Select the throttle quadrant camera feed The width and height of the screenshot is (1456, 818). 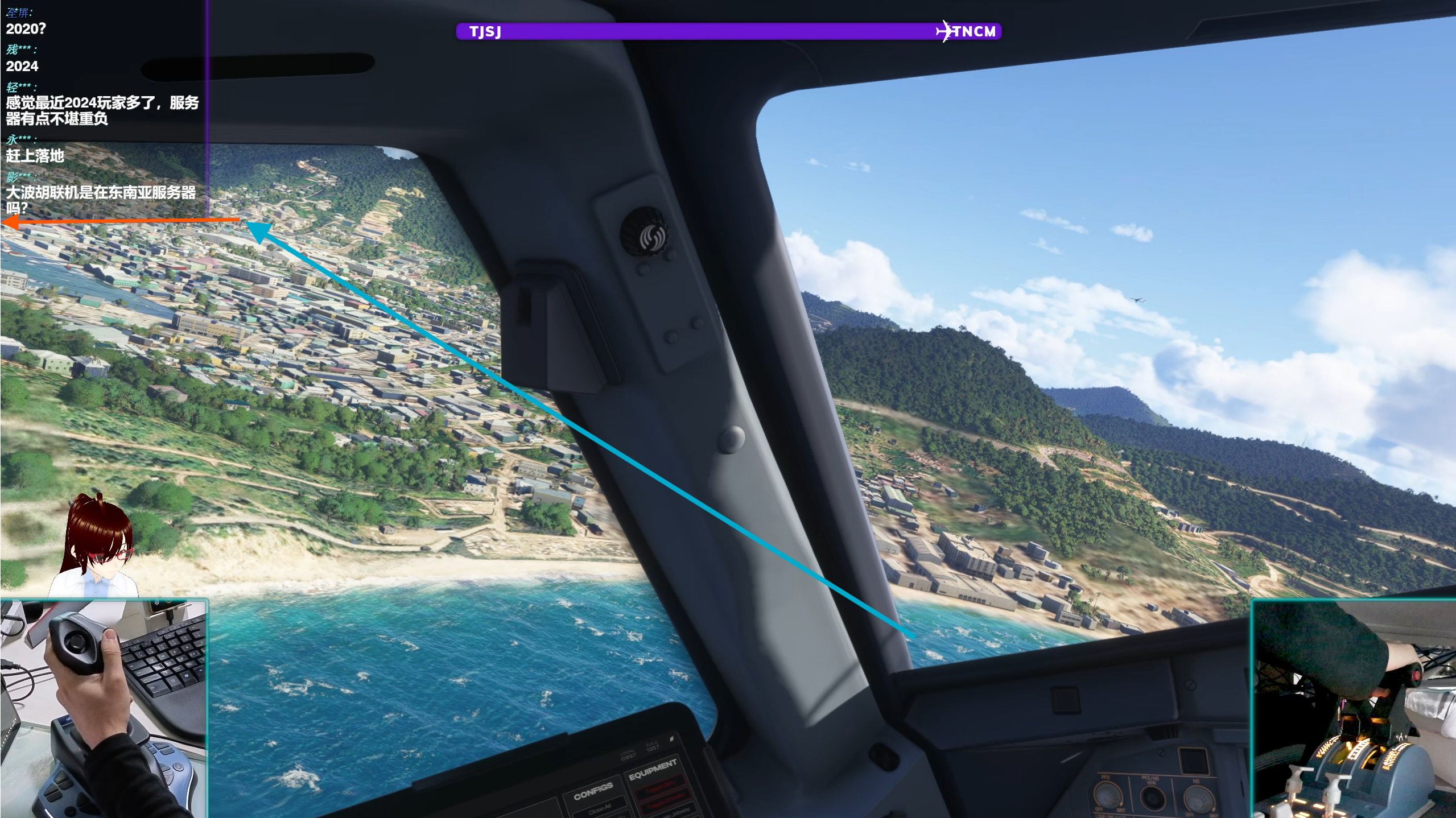(x=1353, y=709)
